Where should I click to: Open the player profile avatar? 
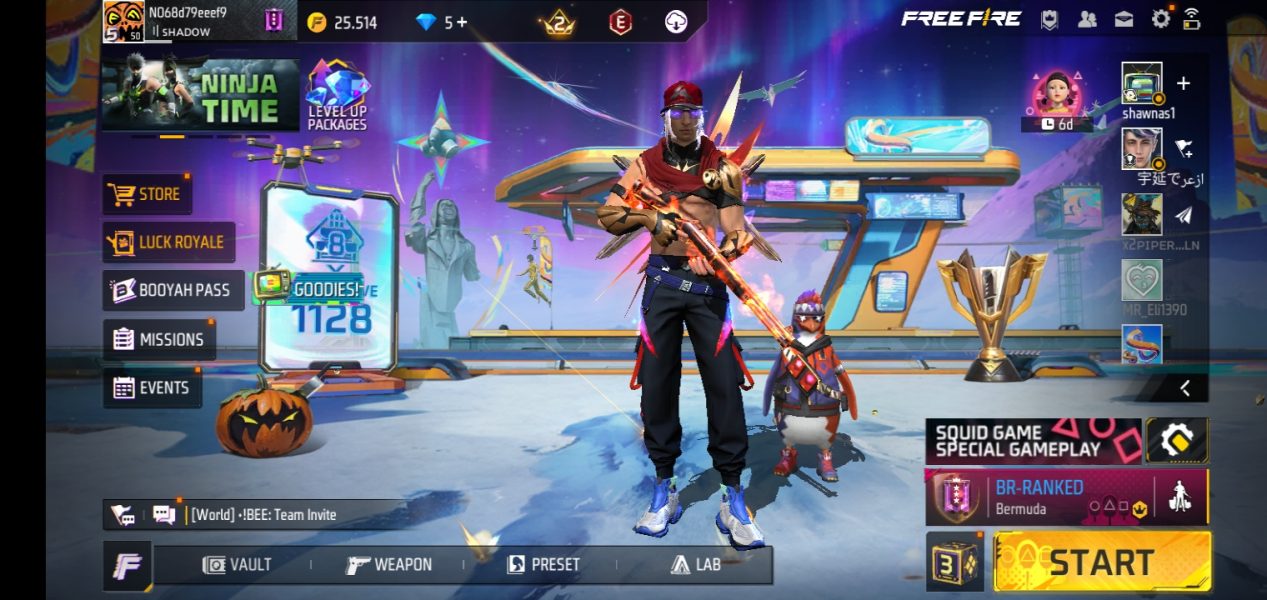[x=124, y=22]
